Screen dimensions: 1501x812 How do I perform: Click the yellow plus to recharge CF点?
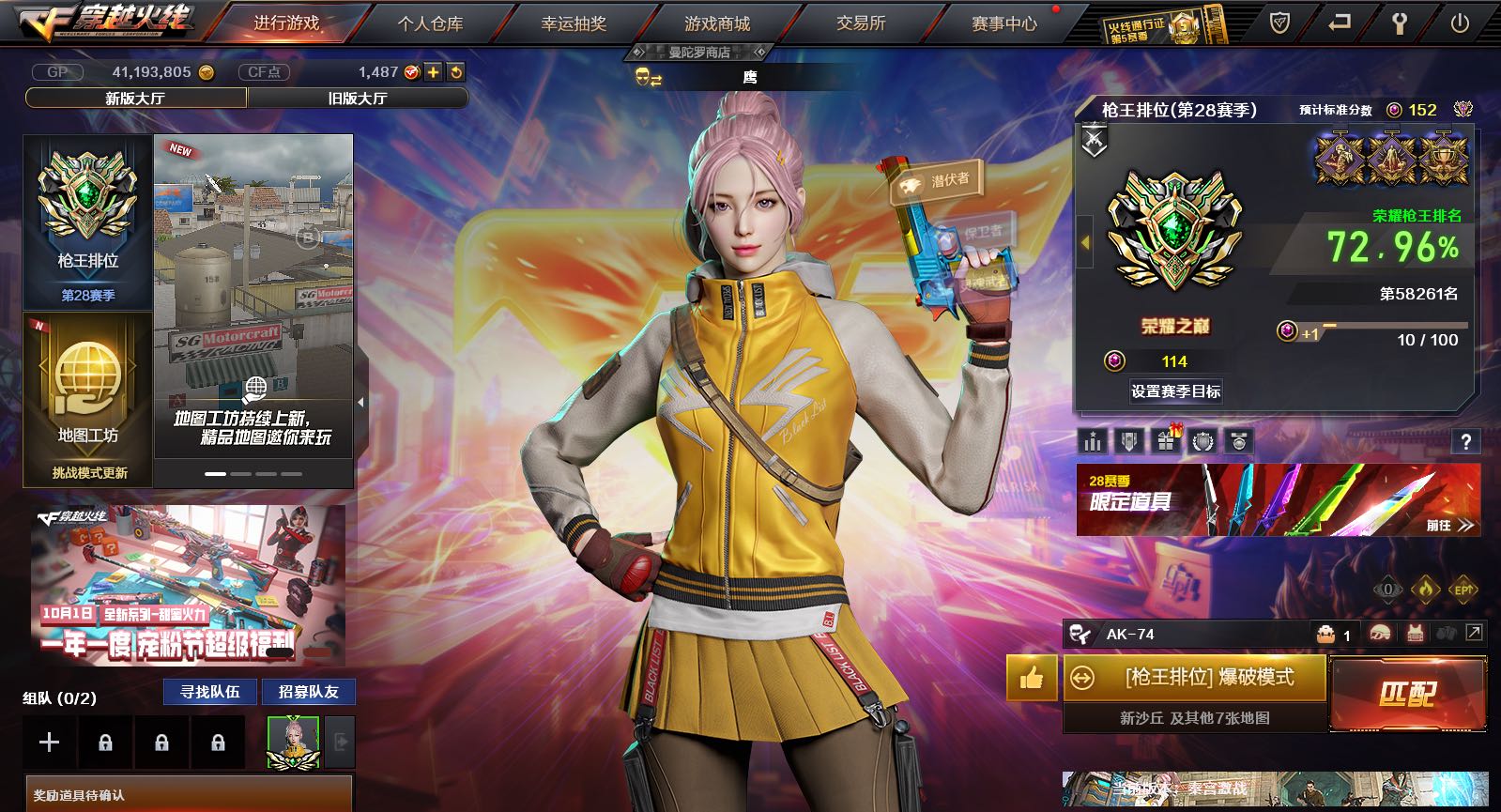[433, 72]
